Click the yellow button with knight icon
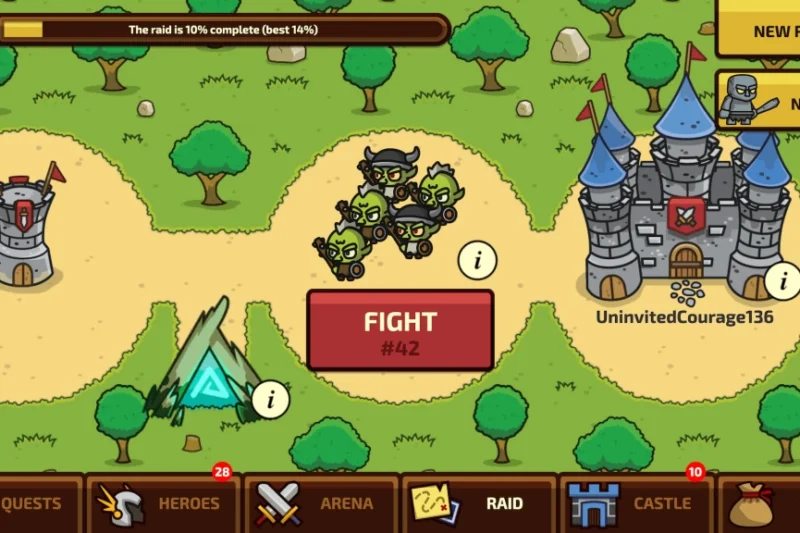Screen dimensions: 800x533 tap(760, 100)
